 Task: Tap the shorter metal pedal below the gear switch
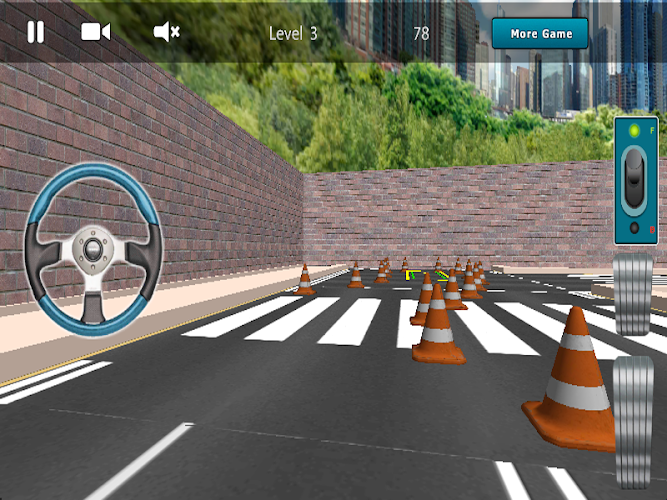[x=633, y=294]
